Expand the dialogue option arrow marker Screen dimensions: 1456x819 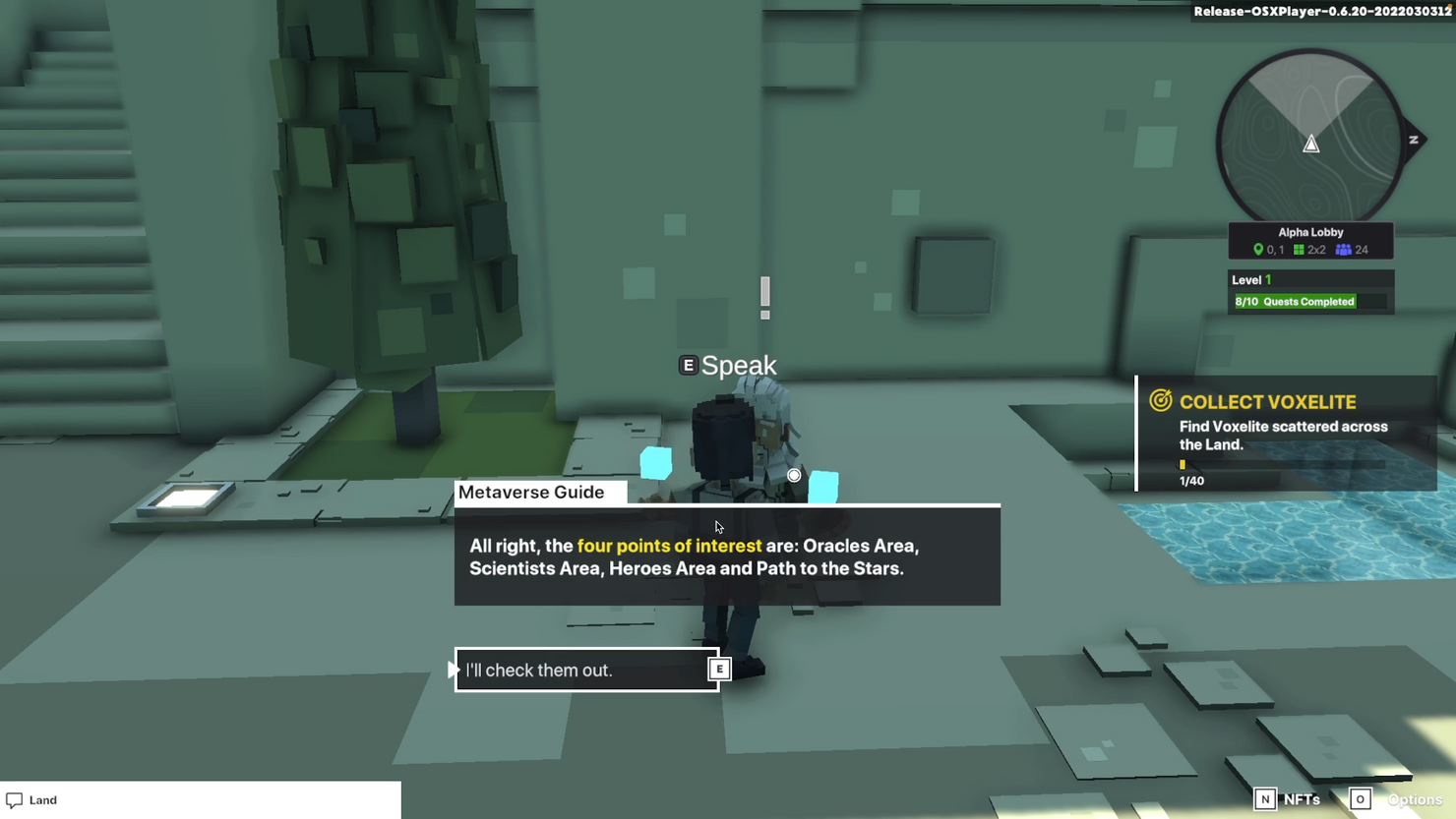click(x=454, y=669)
